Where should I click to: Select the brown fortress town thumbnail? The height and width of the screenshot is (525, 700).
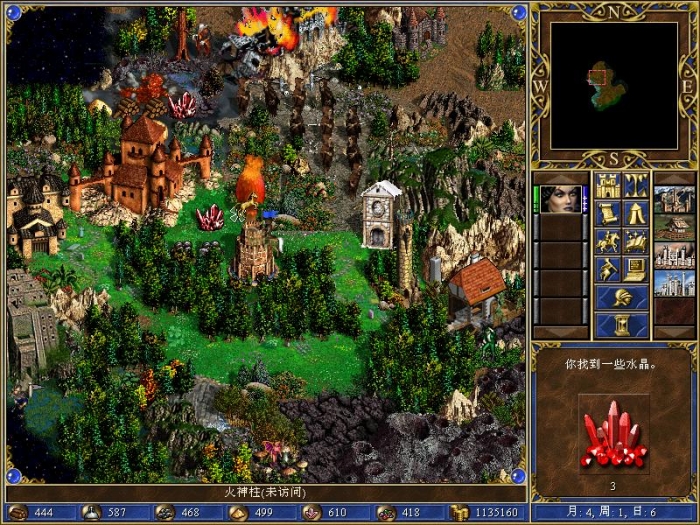(x=673, y=199)
